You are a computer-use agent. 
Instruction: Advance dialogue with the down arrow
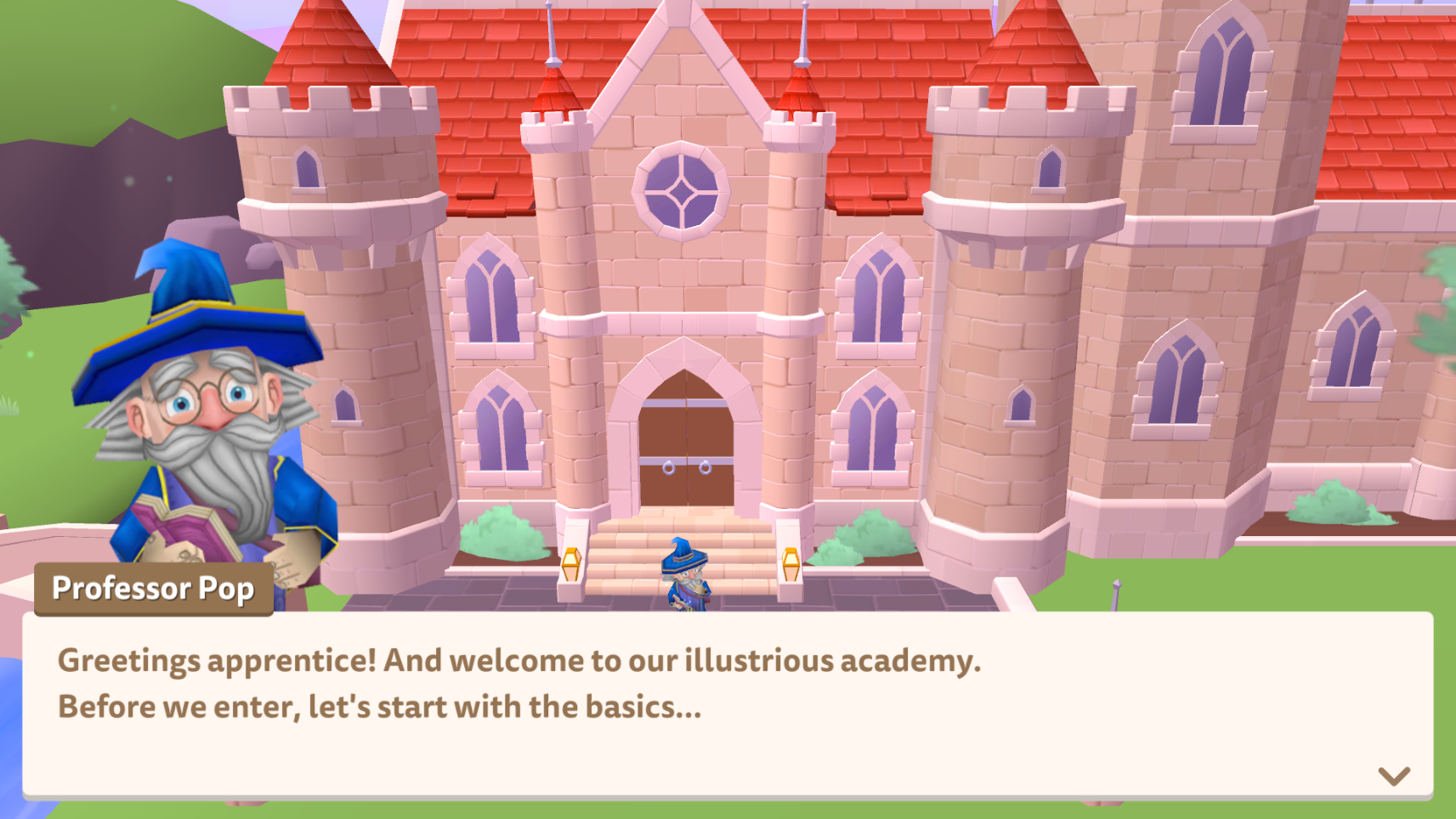click(x=1393, y=776)
